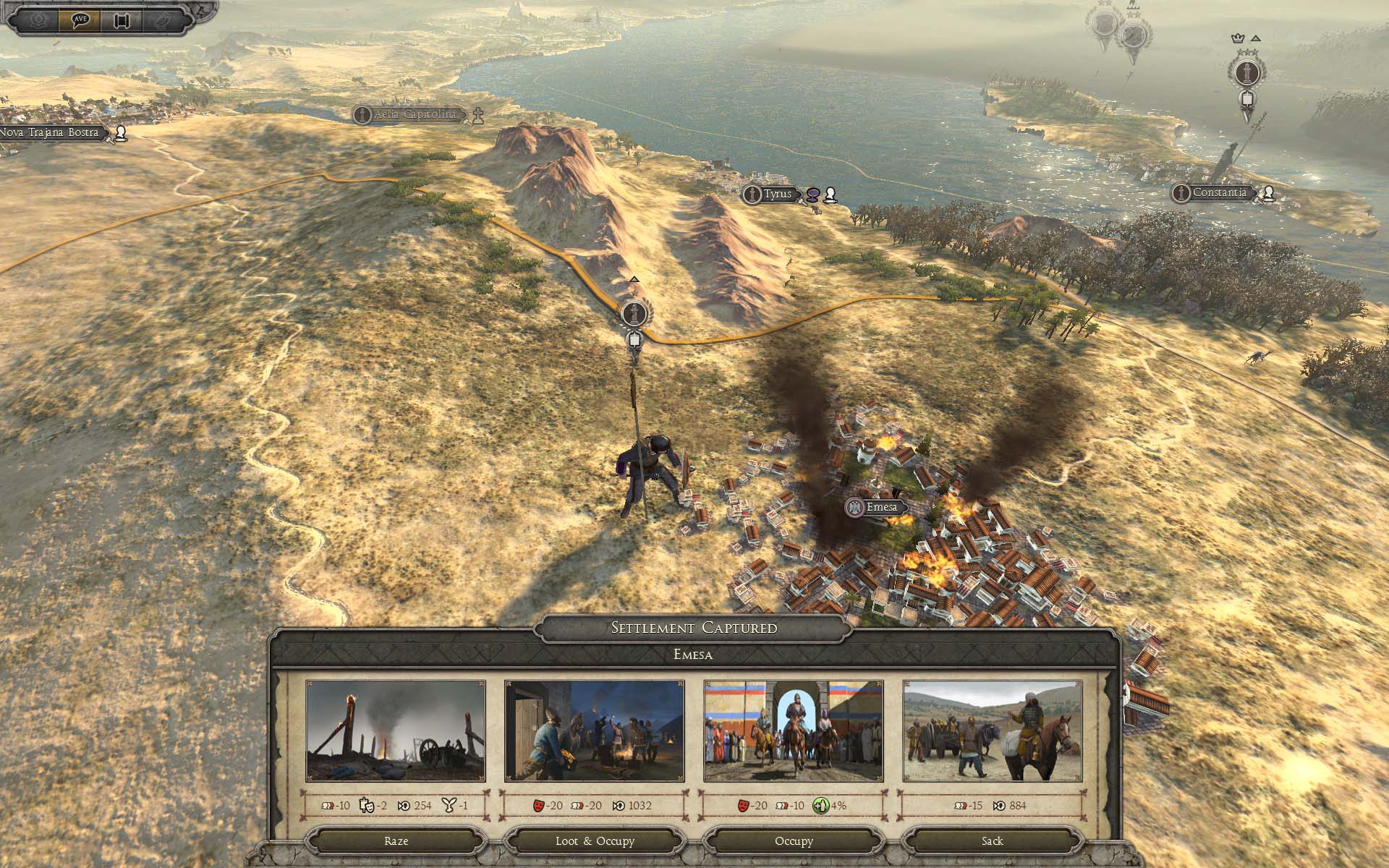Pick the wagon and horse Sack thumbnail
This screenshot has width=1389, height=868.
point(993,731)
